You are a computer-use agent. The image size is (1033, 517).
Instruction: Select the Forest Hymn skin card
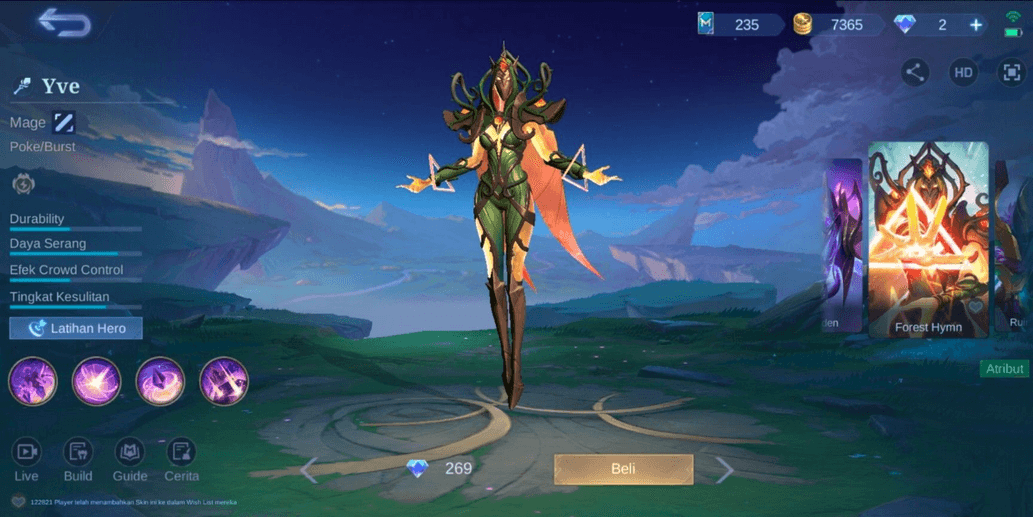(927, 238)
